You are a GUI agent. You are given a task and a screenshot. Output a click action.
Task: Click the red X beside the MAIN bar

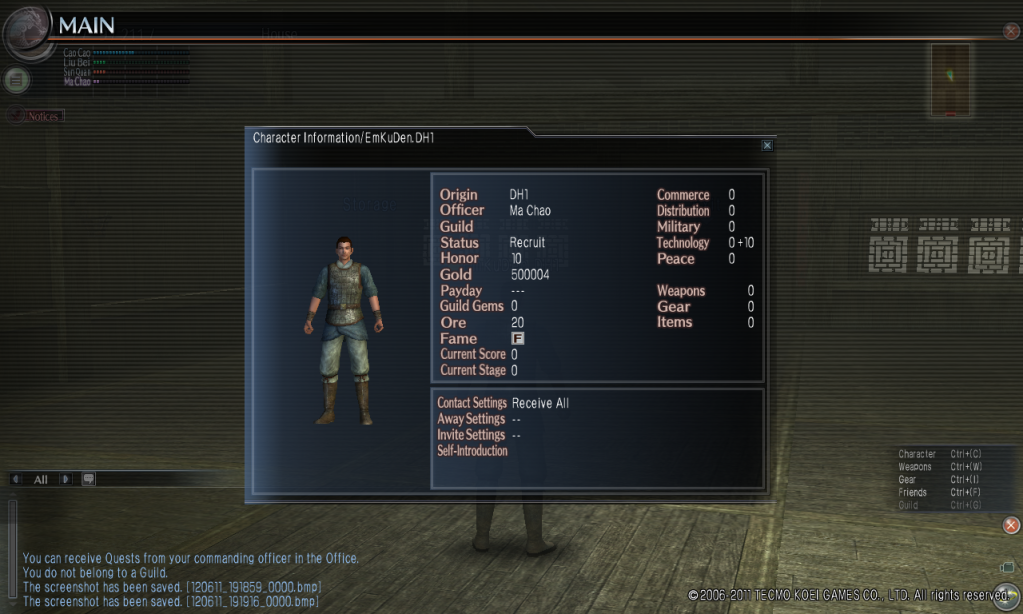point(1011,31)
